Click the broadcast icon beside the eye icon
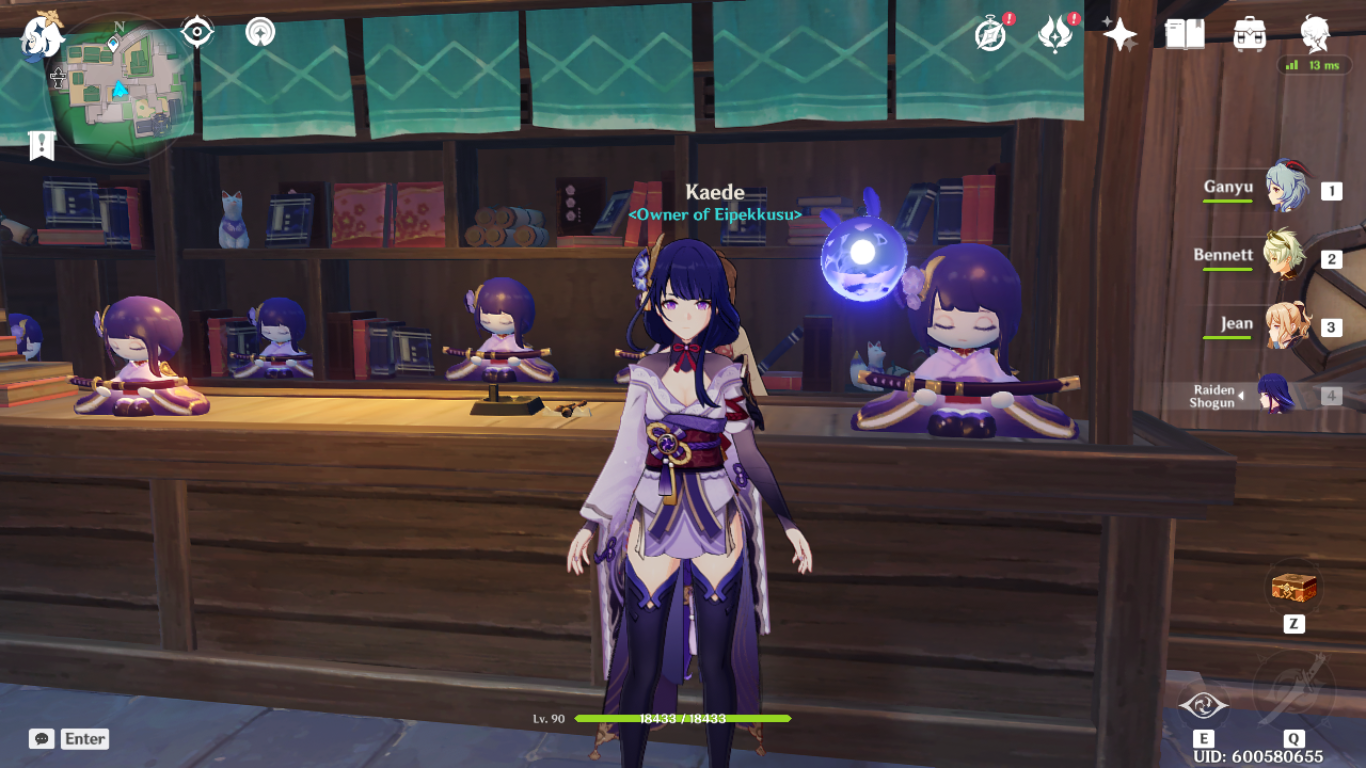The height and width of the screenshot is (768, 1366). coord(259,30)
